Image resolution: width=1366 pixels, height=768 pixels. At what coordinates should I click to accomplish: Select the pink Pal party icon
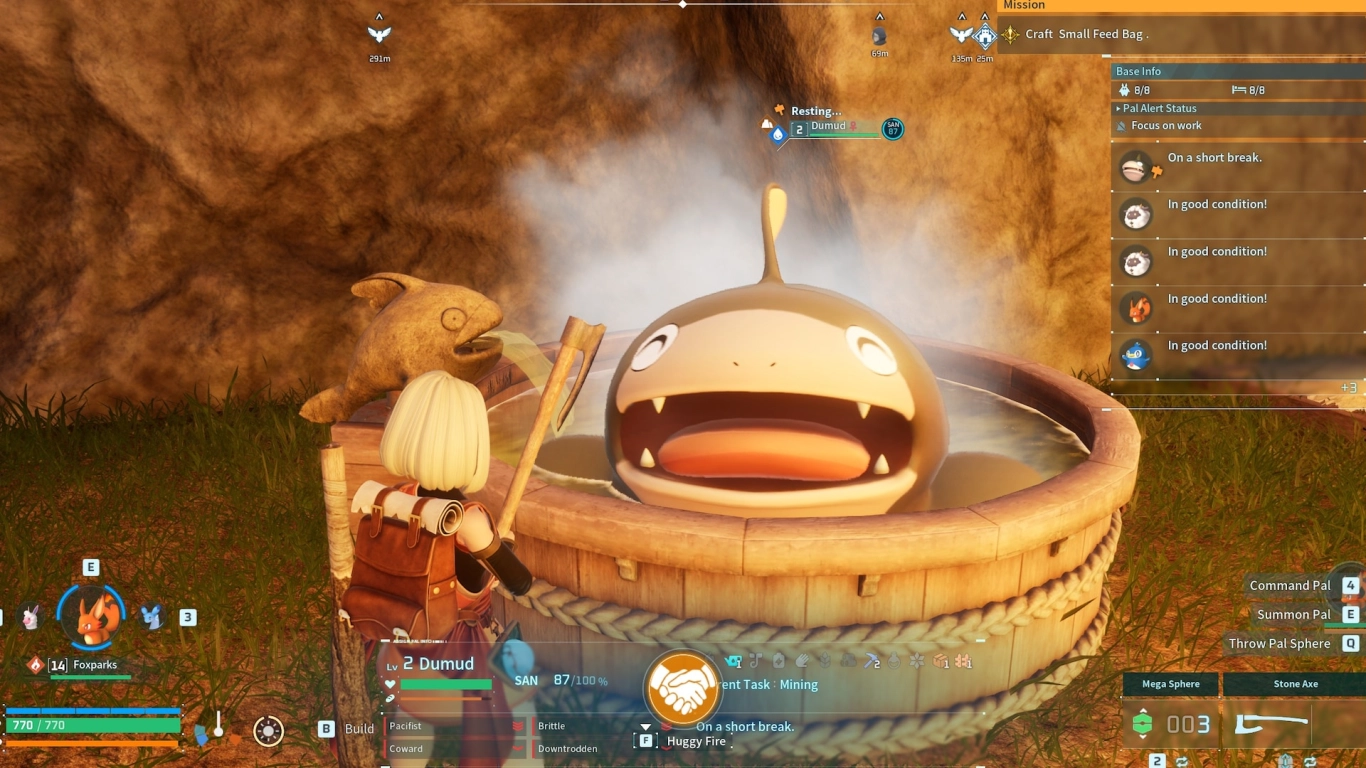(32, 617)
